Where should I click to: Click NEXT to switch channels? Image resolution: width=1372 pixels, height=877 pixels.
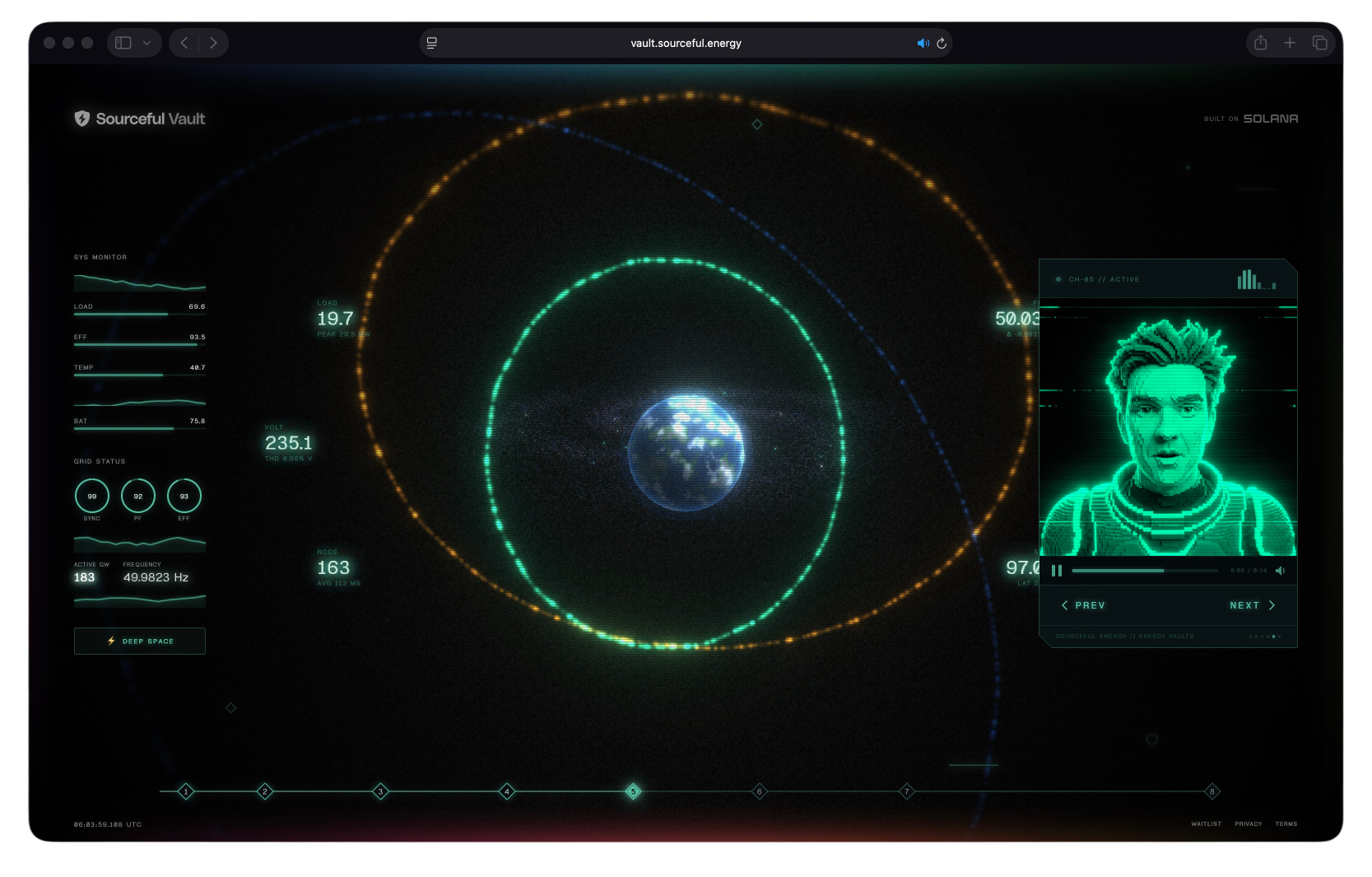tap(1251, 604)
